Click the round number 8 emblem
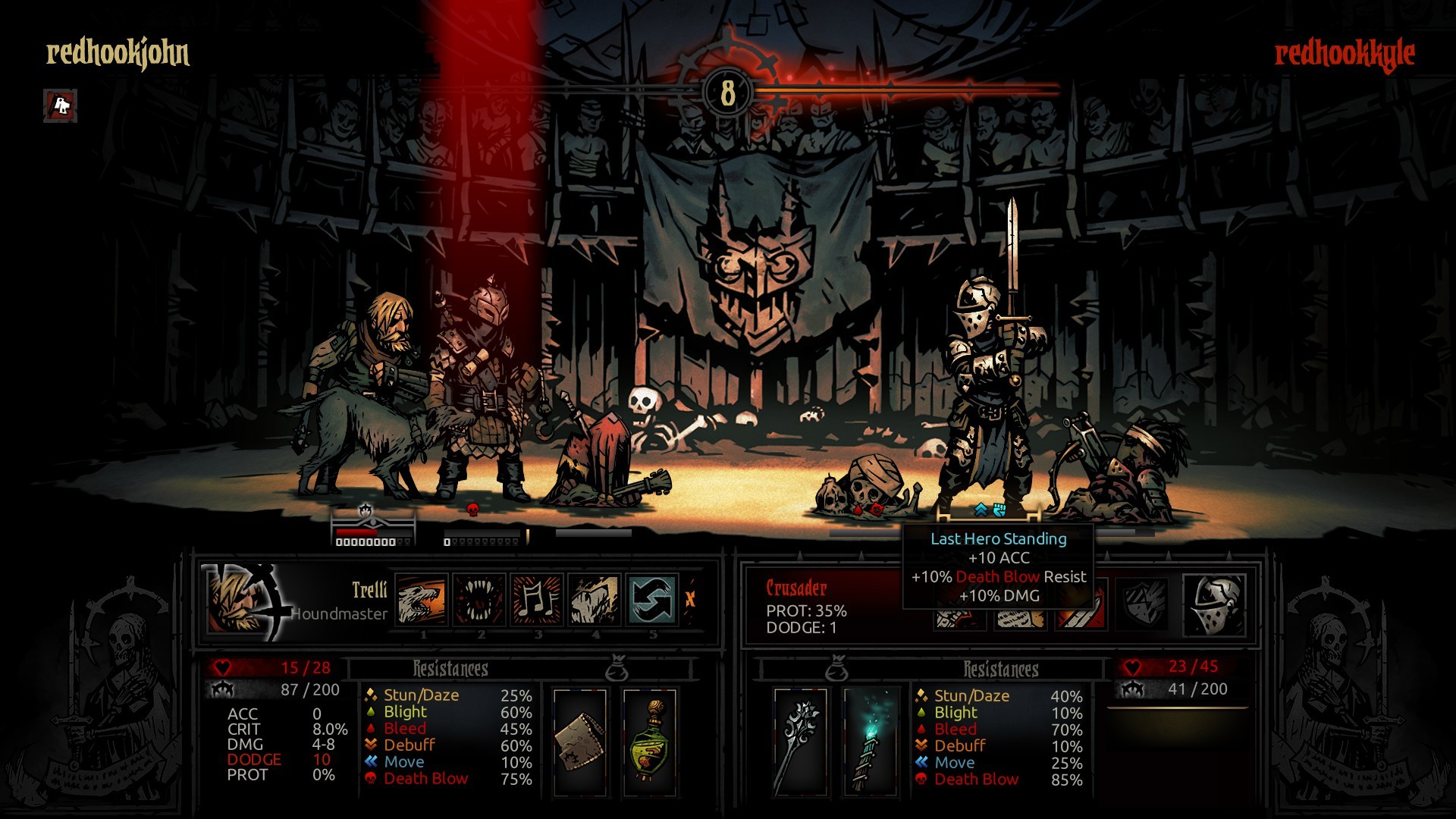The height and width of the screenshot is (819, 1456). [727, 93]
